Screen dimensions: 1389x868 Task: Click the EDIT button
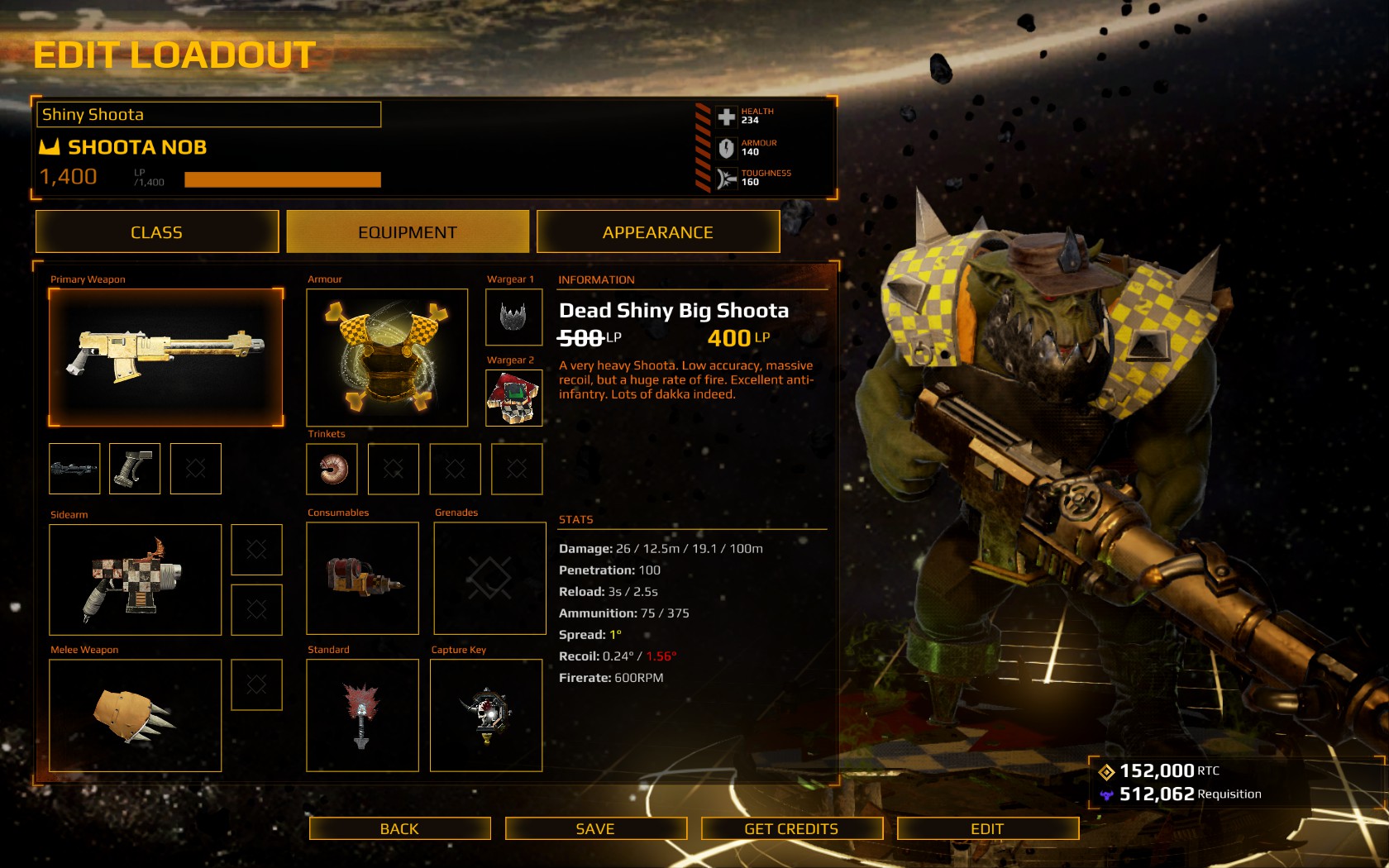(987, 828)
